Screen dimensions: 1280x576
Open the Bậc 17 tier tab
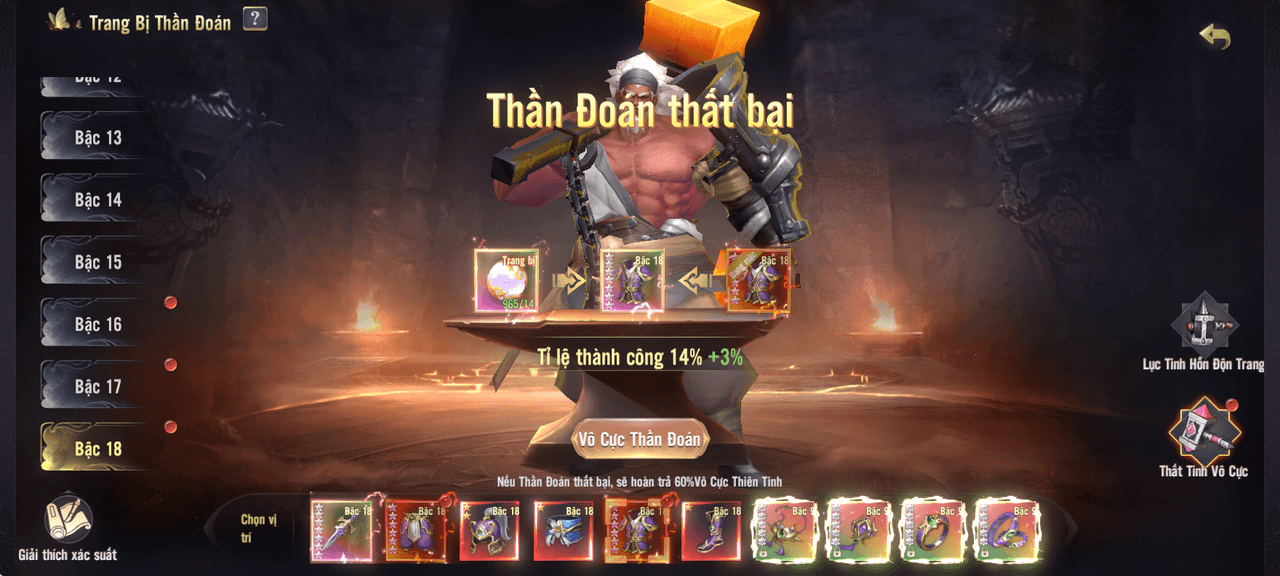[97, 386]
